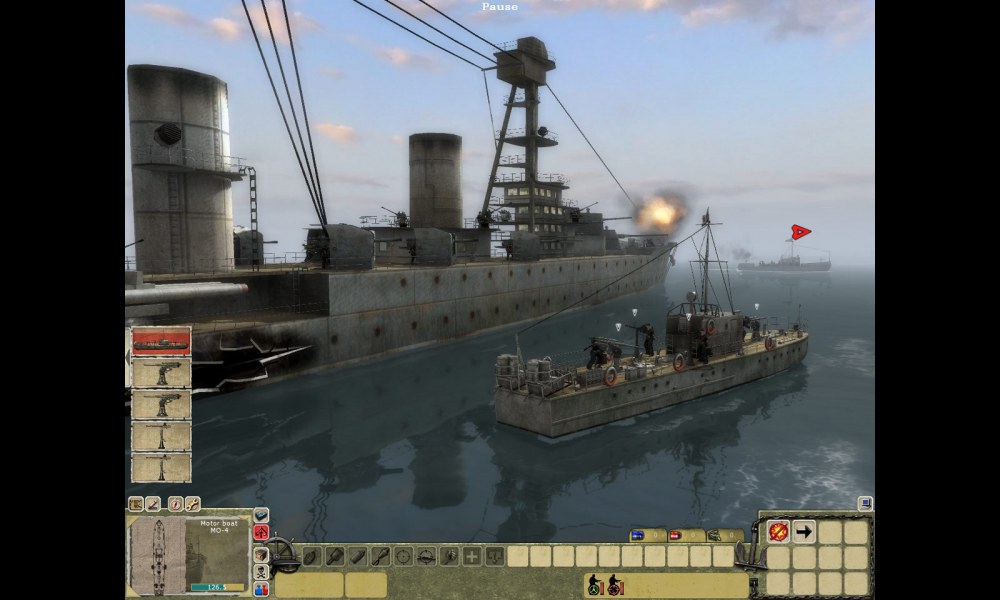Activate the plus sign command
The image size is (1000, 600).
coord(471,556)
